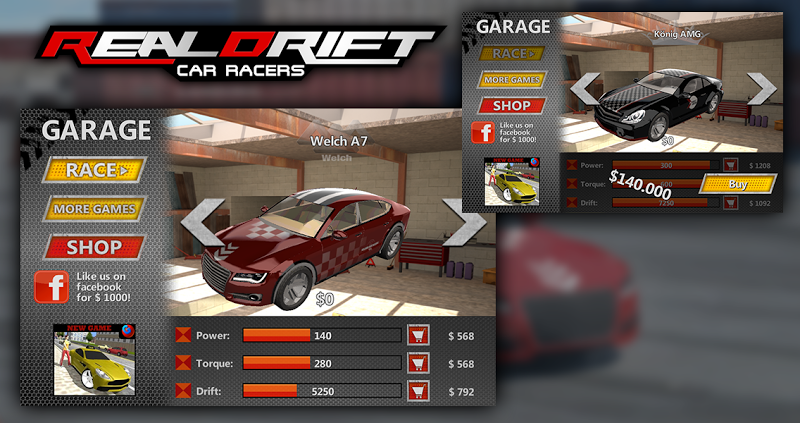Open the Shop on the Konig AMG screen
The height and width of the screenshot is (423, 800).
coord(513,105)
